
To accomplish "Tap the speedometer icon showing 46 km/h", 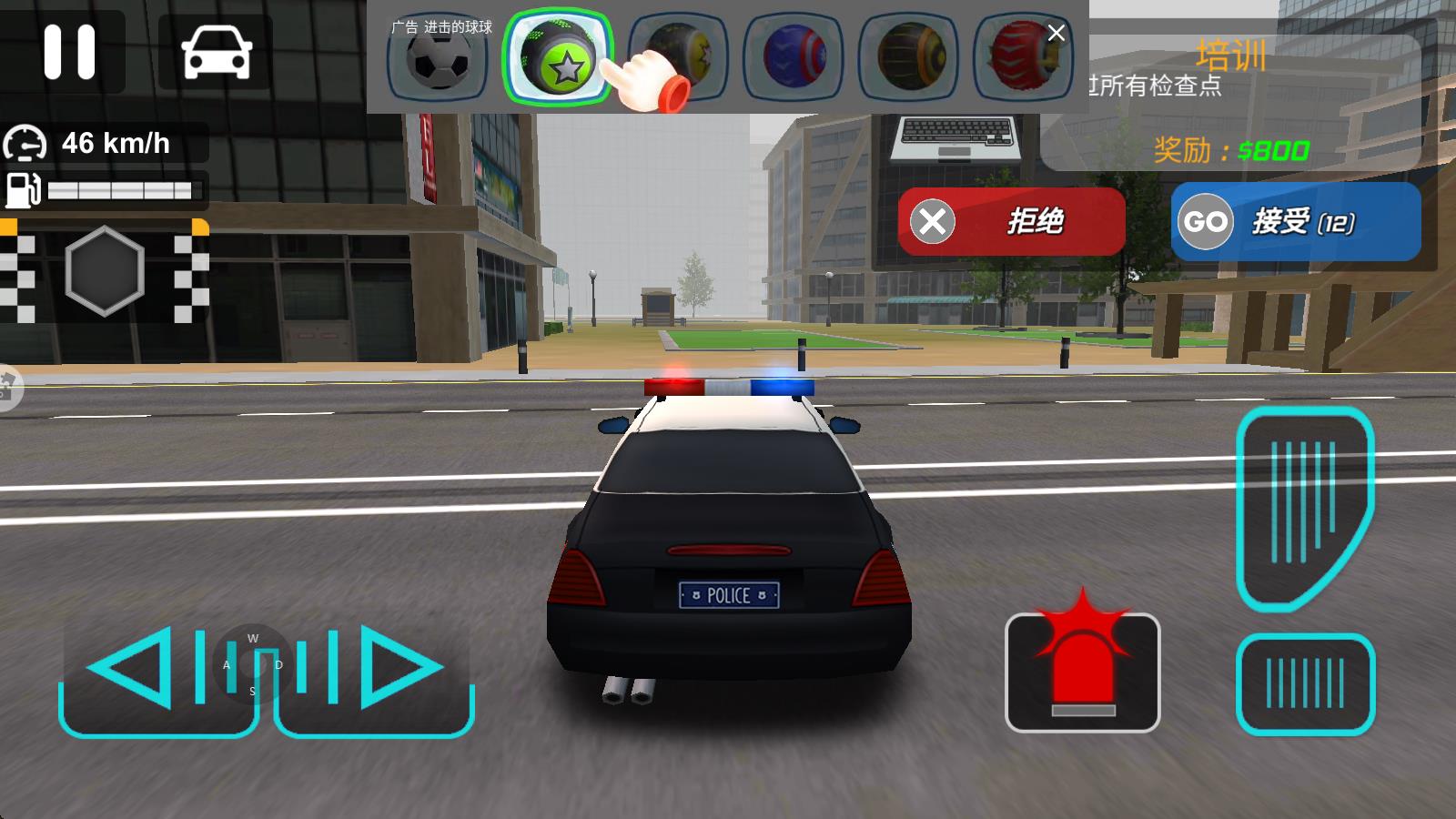I will coord(27,143).
